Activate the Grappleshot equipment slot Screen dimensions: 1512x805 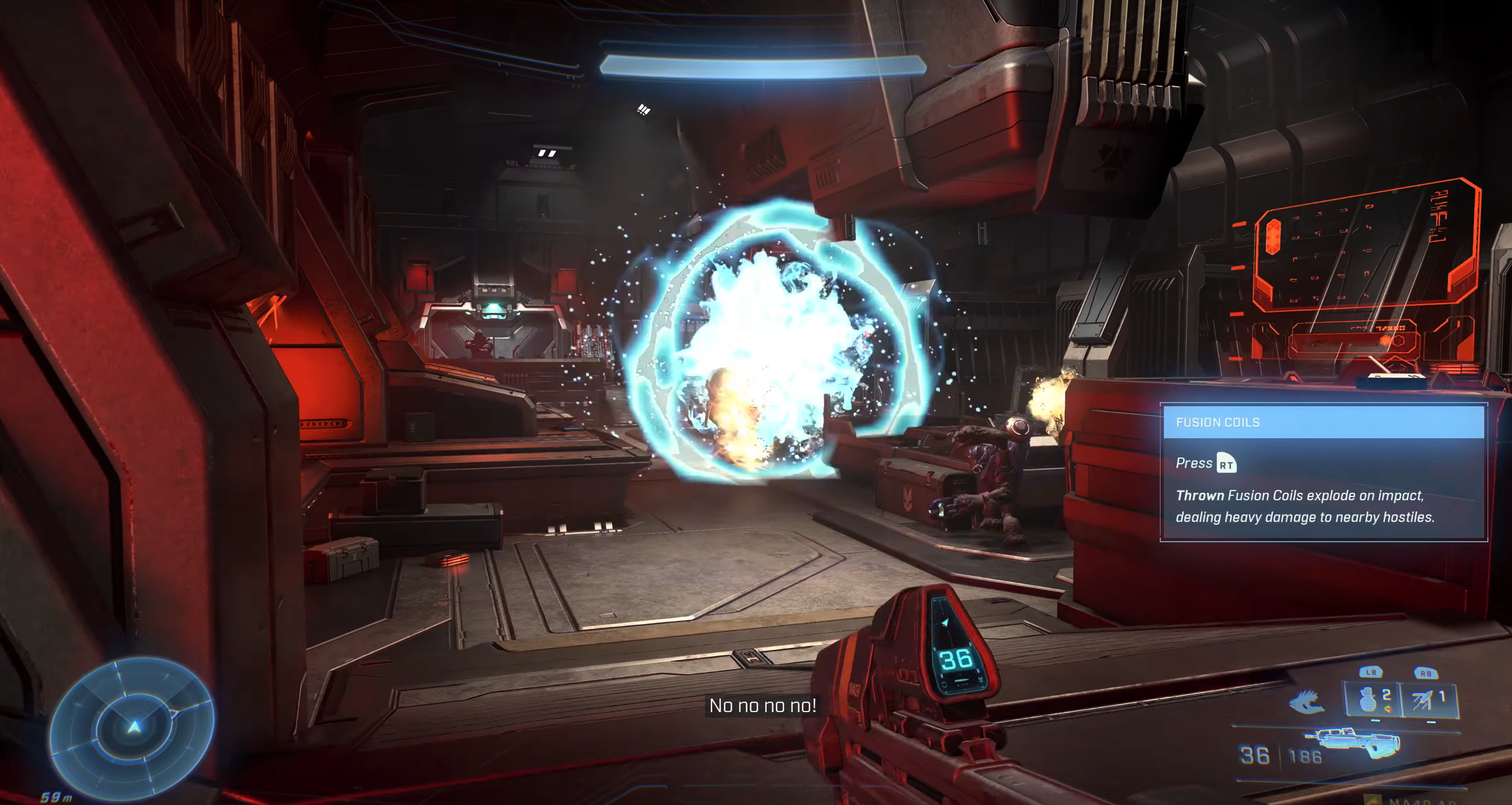pyautogui.click(x=1429, y=699)
